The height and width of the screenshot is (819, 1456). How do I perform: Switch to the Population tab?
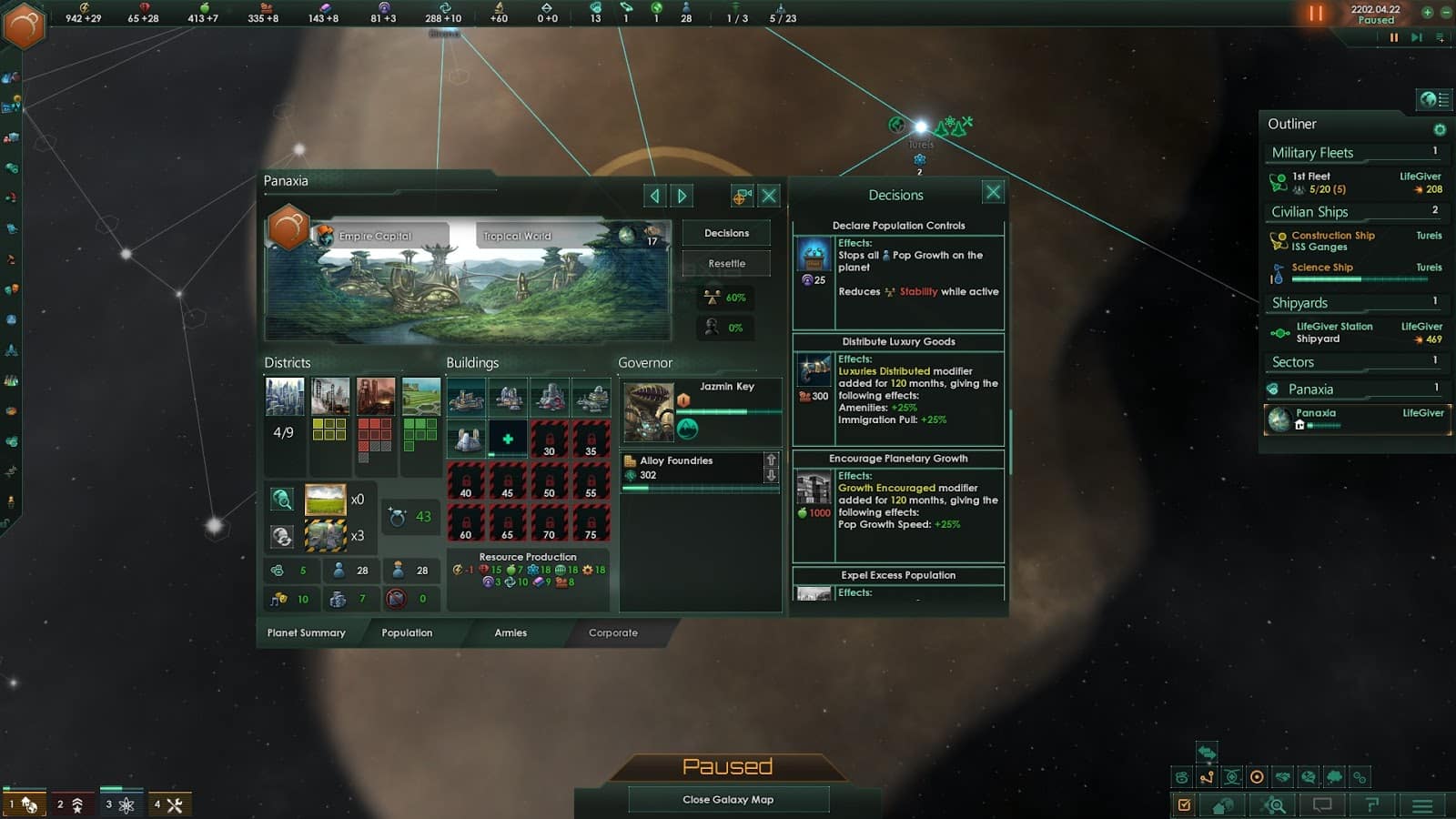406,632
